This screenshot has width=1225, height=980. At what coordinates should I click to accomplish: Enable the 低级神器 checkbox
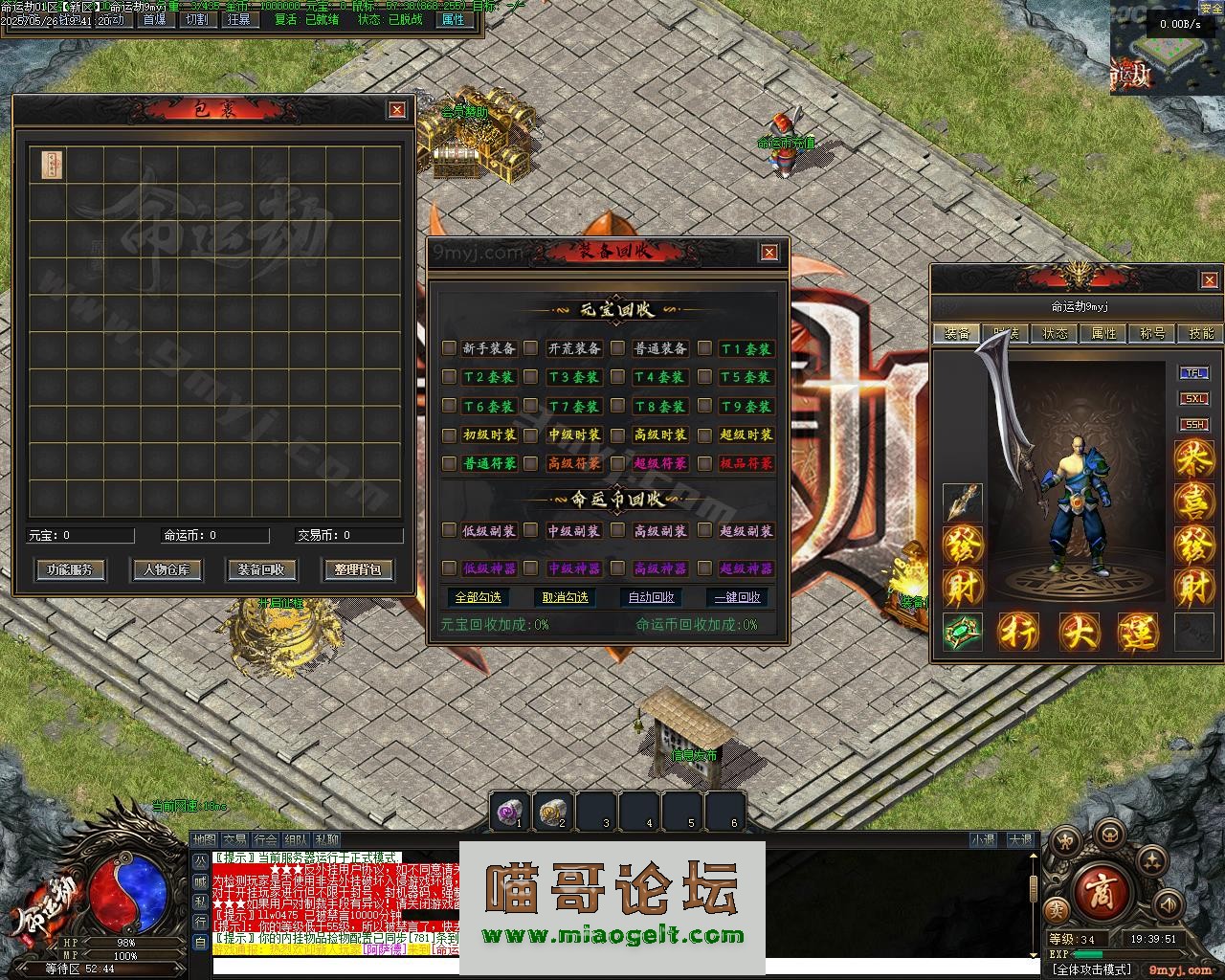tap(449, 568)
